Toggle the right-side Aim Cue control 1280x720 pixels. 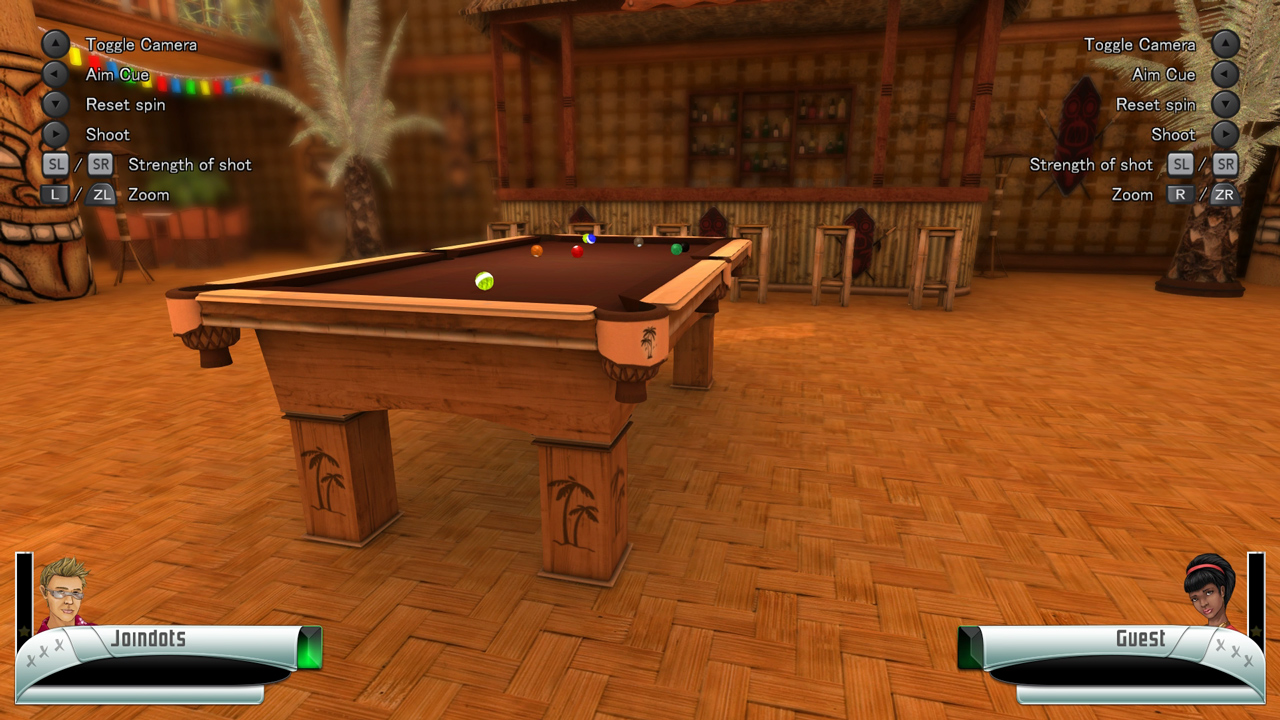click(1224, 74)
